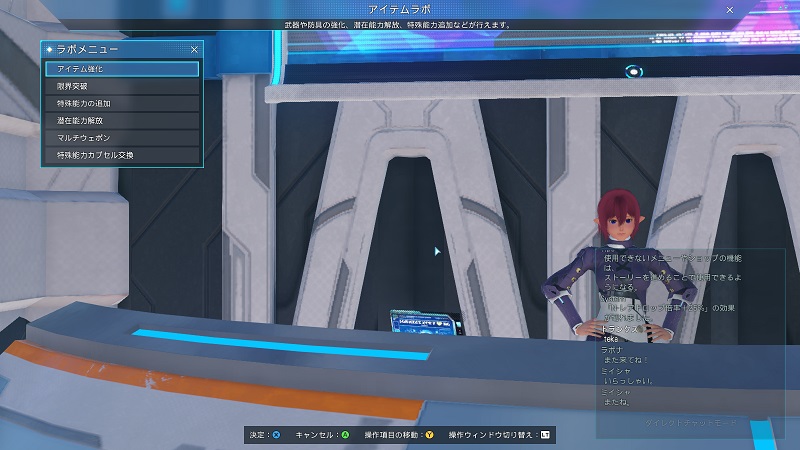The width and height of the screenshot is (800, 450).
Task: Open 特殊能力の追加 option
Action: click(x=122, y=104)
